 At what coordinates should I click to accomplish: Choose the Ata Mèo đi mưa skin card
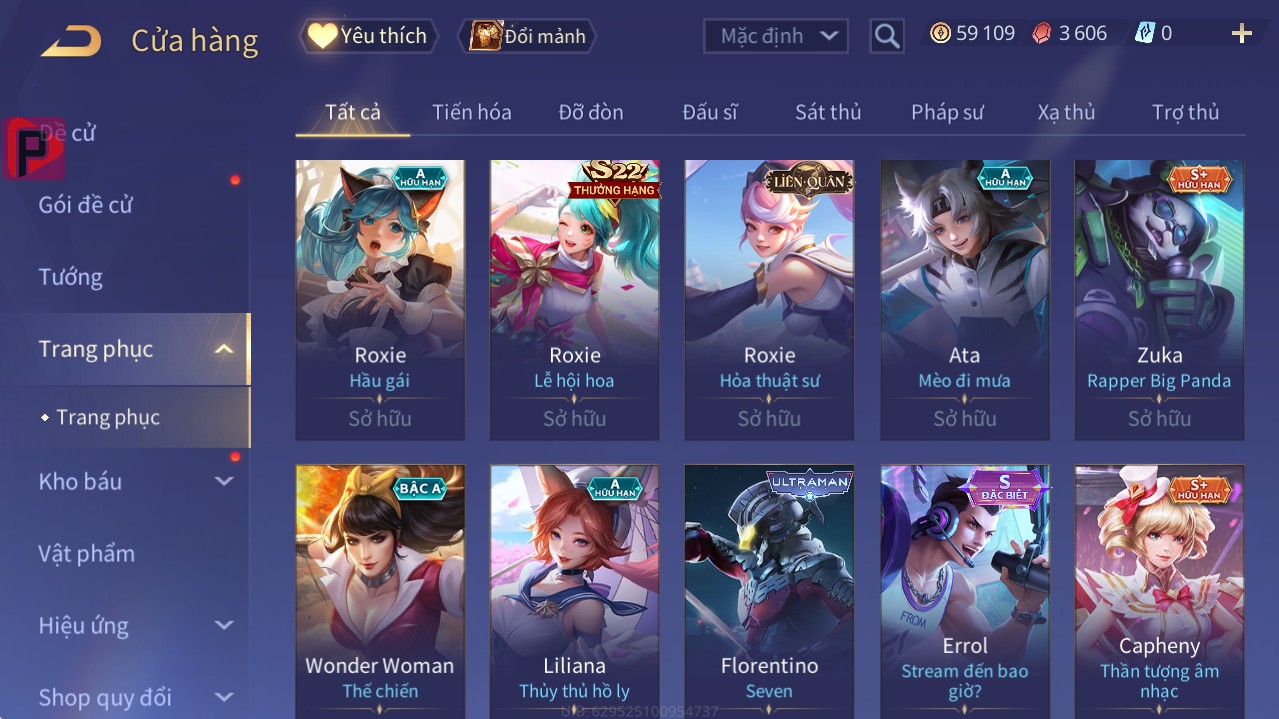point(964,300)
